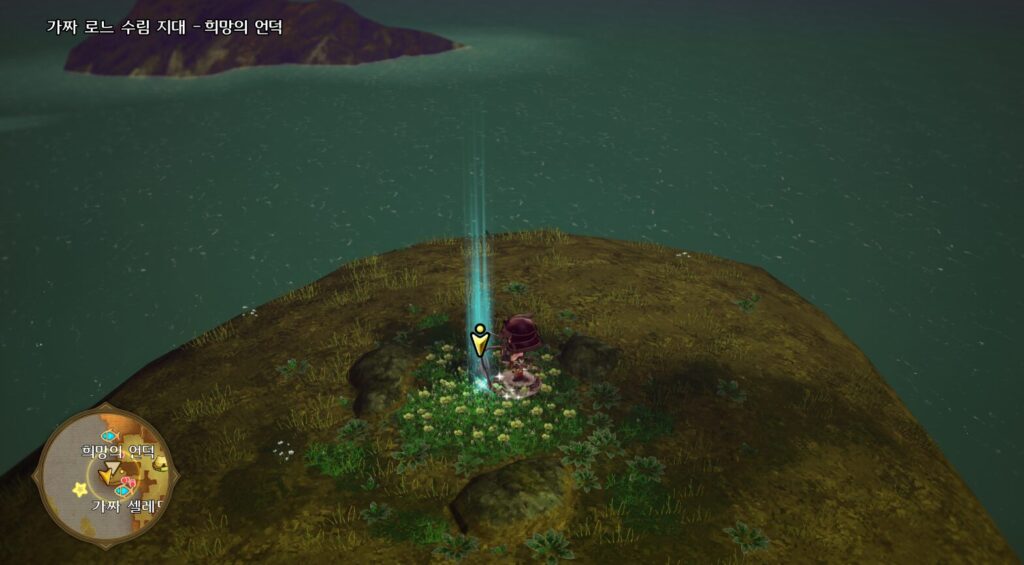Screen dimensions: 1024x565
Task: Open the circular minimap
Action: (106, 474)
